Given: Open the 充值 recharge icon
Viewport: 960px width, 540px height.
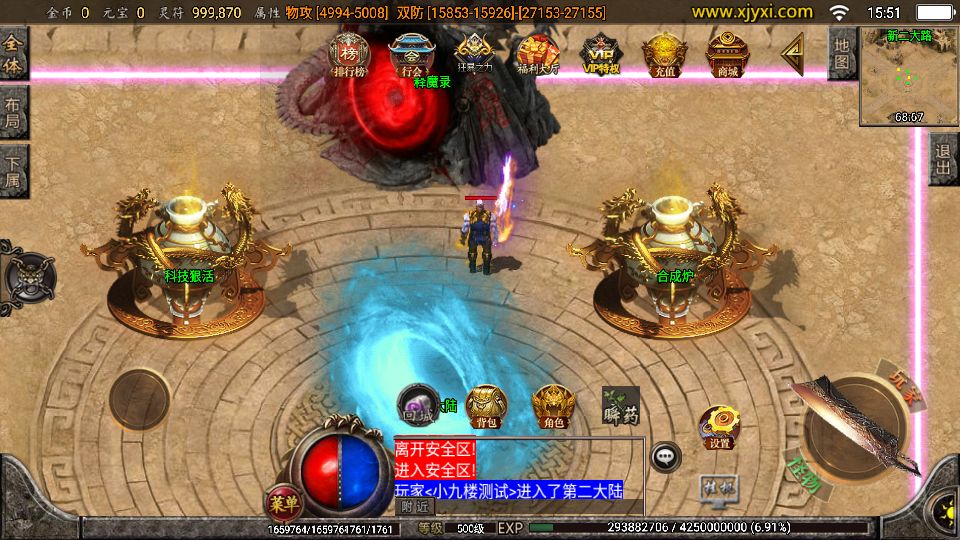Looking at the screenshot, I should [662, 55].
